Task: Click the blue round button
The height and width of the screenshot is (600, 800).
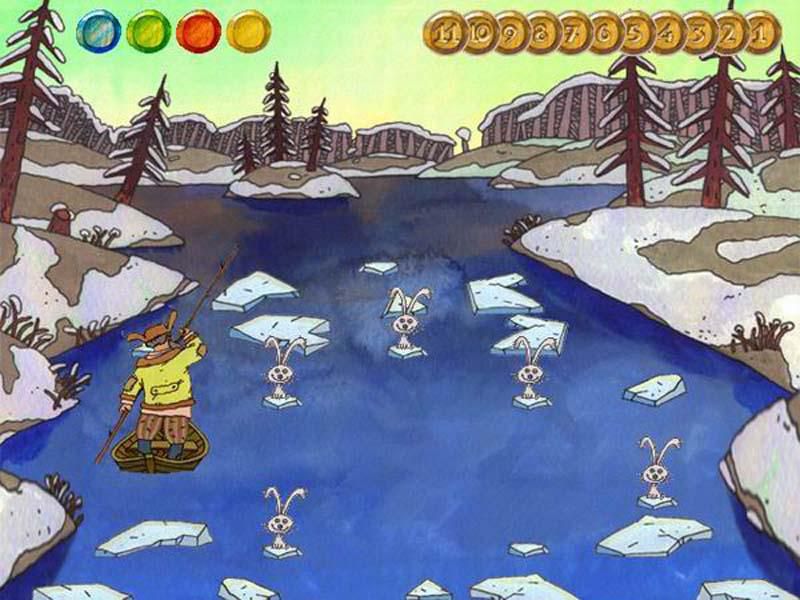Action: [x=98, y=31]
